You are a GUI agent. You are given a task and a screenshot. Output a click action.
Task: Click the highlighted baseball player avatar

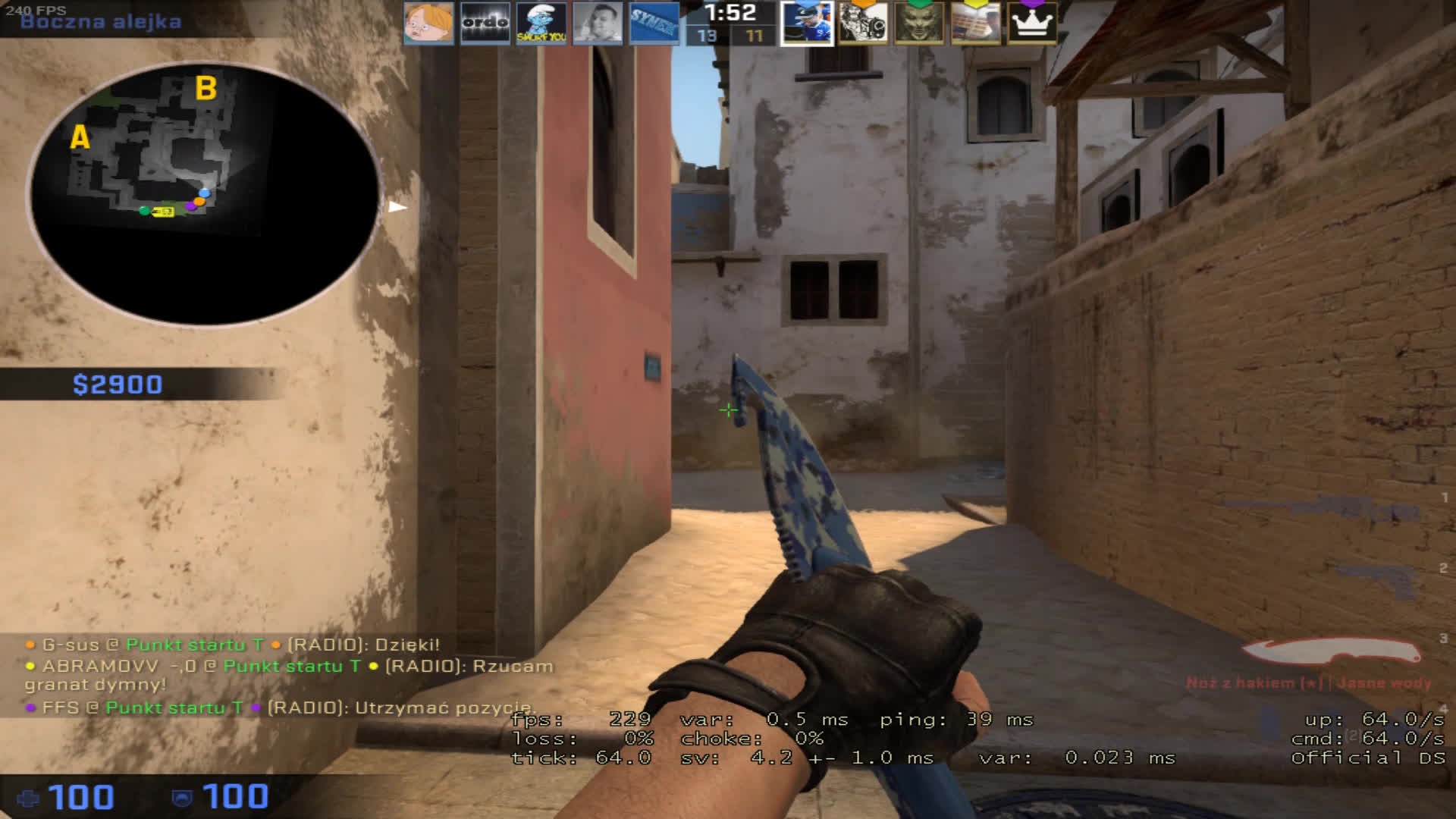807,23
